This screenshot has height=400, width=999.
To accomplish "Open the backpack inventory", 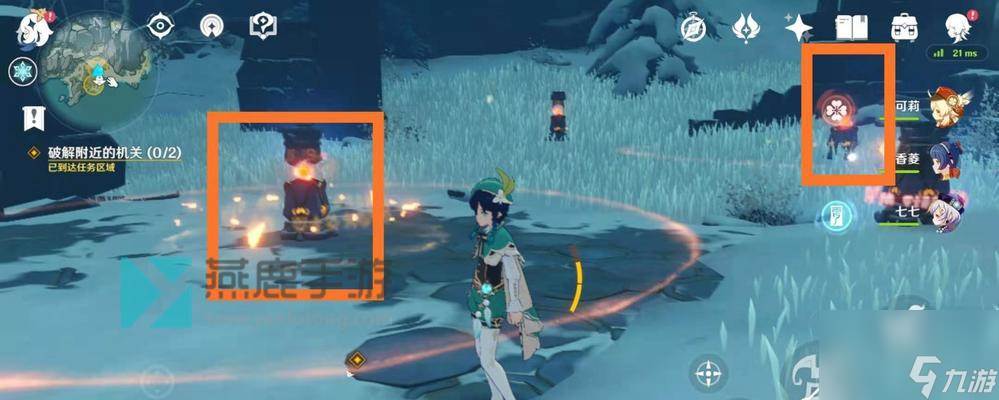I will (906, 28).
